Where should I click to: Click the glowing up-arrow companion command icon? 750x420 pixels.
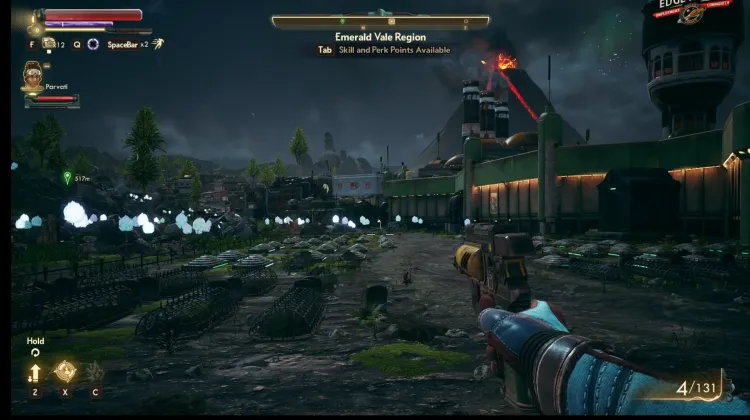click(x=35, y=373)
